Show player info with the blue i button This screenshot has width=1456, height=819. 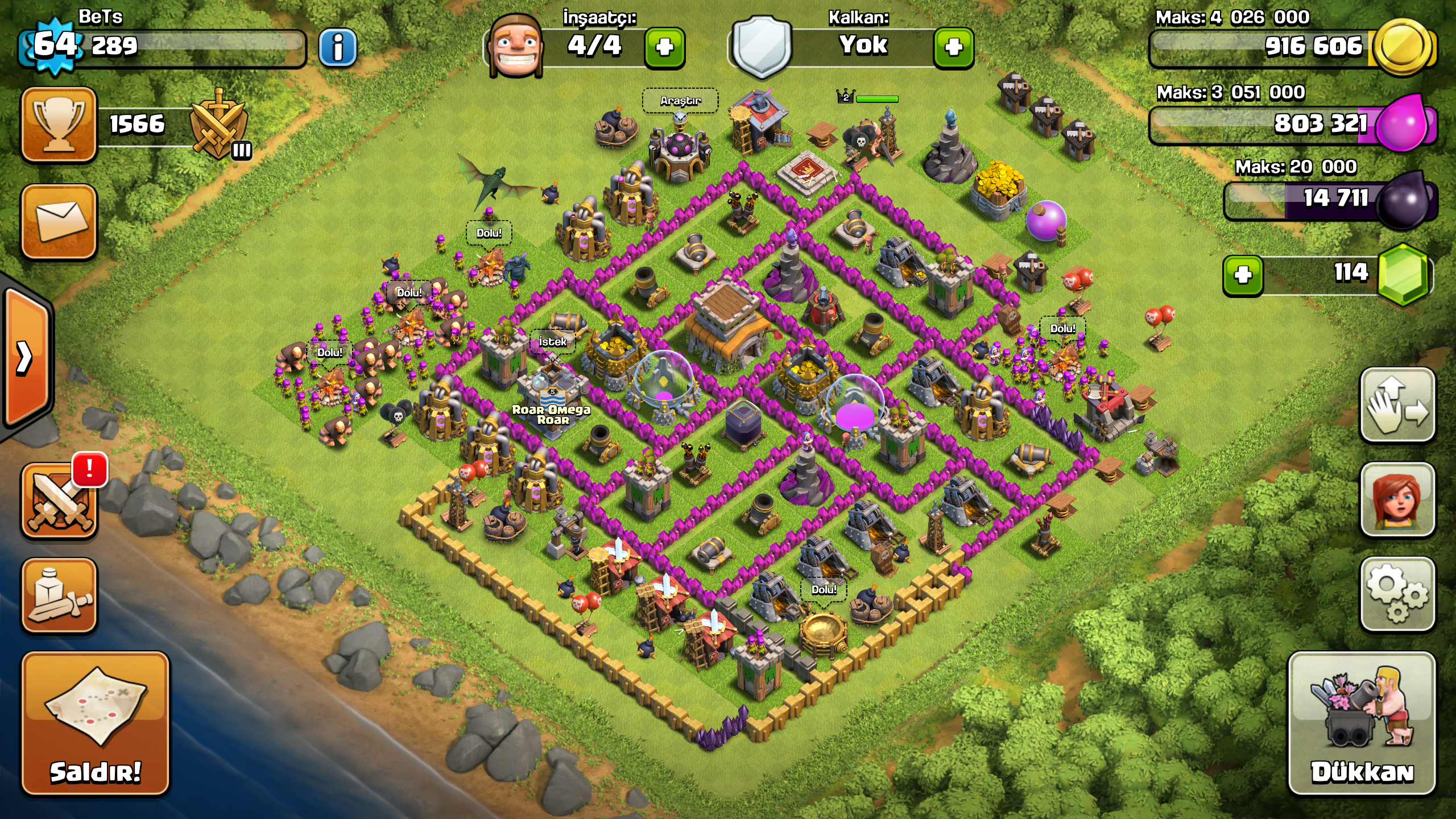(338, 47)
